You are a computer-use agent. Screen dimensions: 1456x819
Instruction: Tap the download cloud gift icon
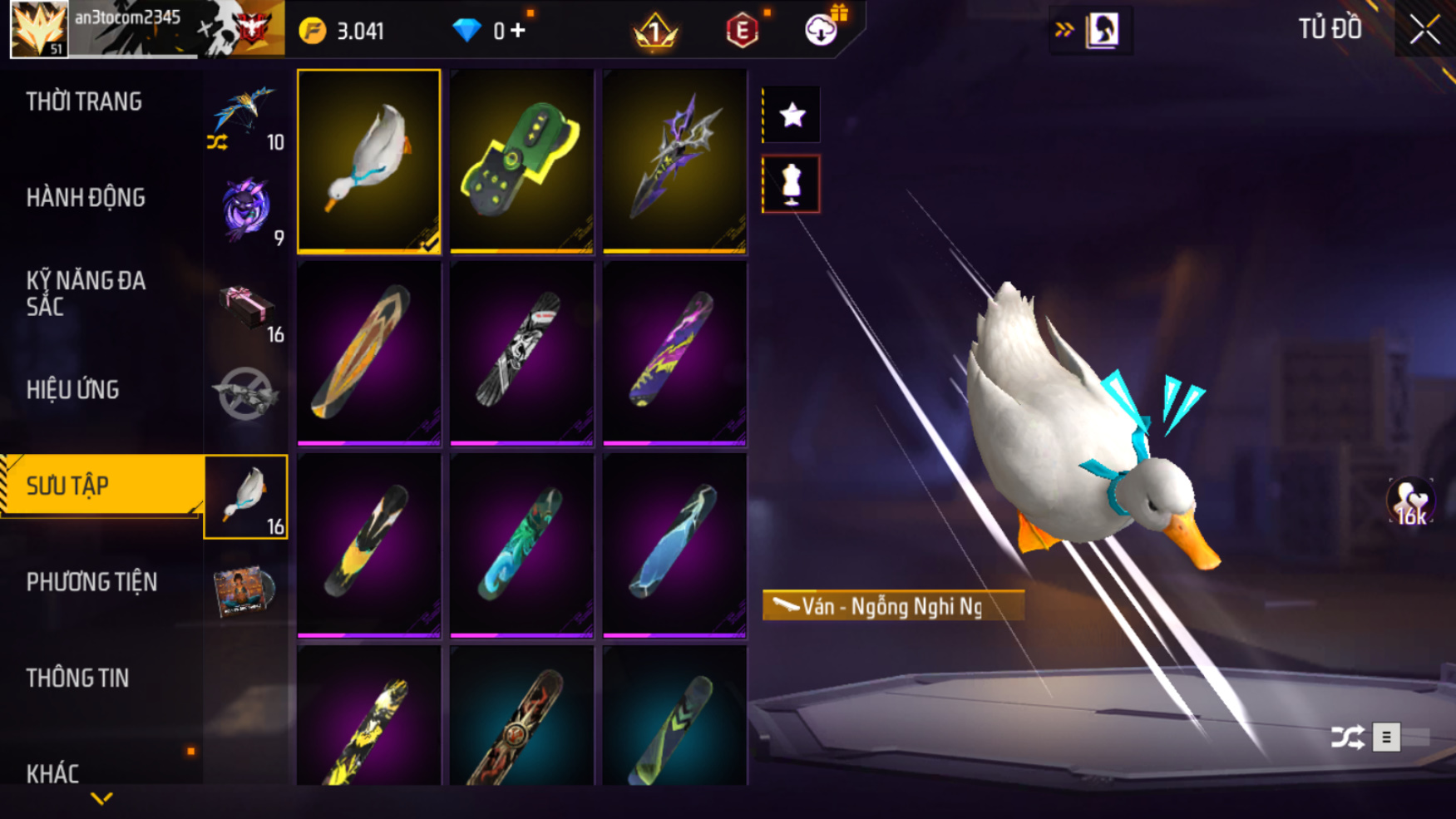pos(822,30)
